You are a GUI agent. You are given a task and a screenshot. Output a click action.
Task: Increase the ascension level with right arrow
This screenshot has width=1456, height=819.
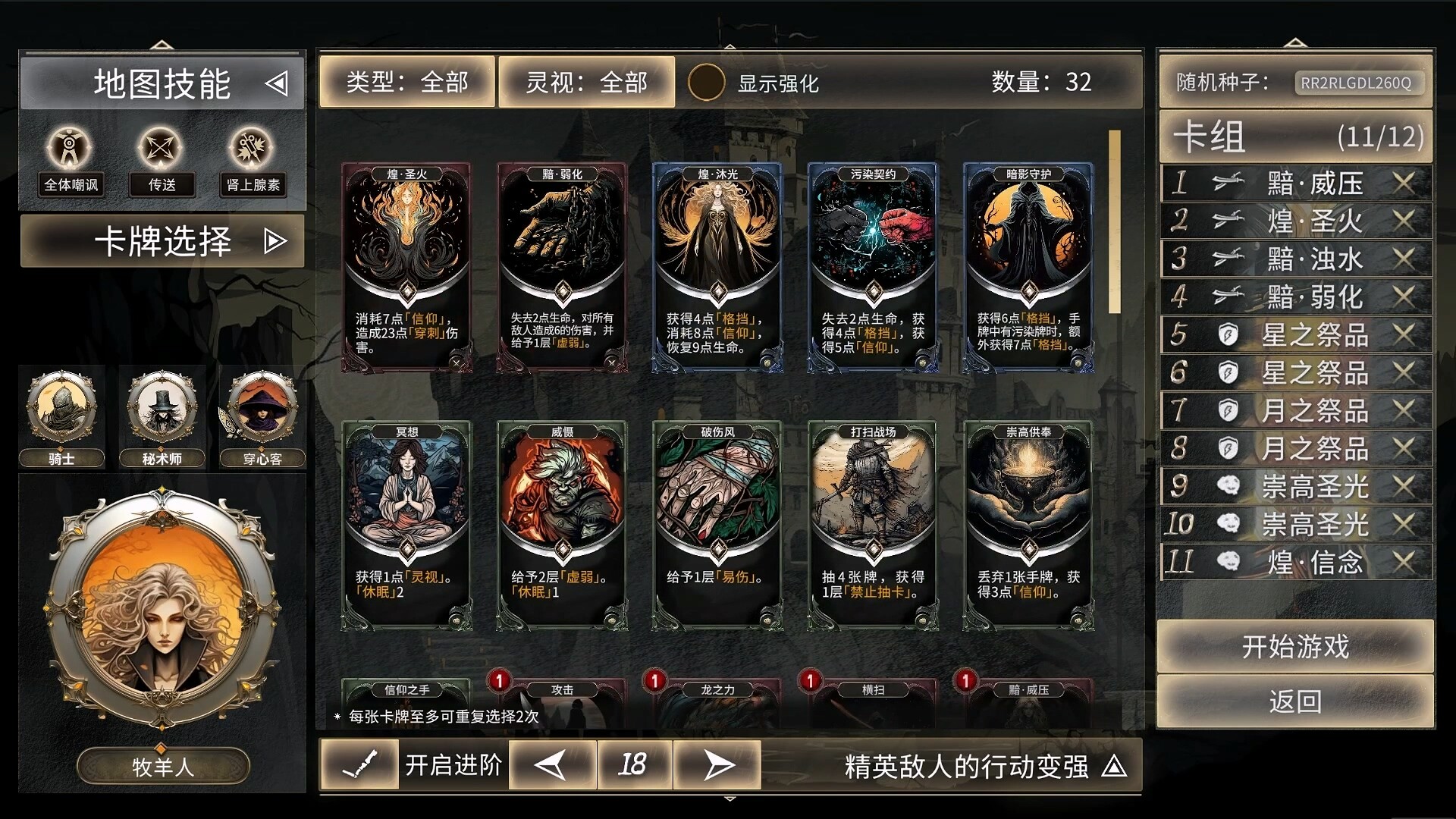pos(717,765)
